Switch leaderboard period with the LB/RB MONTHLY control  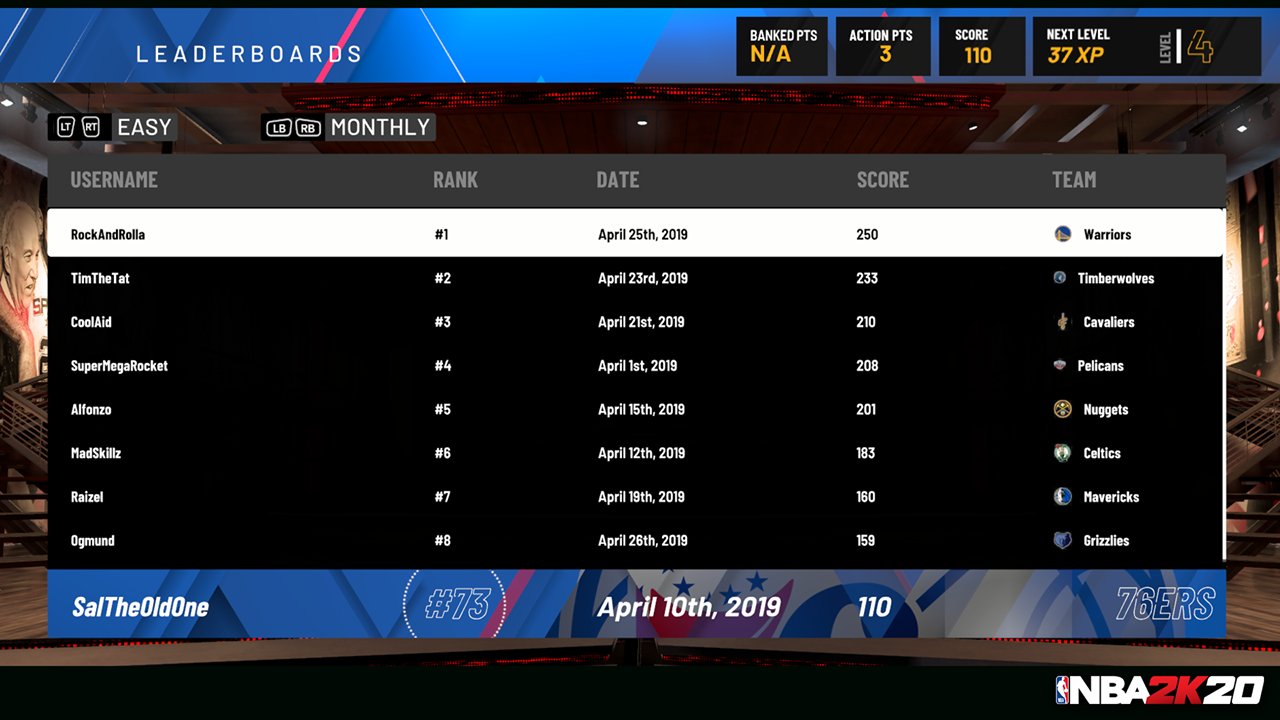[x=347, y=127]
